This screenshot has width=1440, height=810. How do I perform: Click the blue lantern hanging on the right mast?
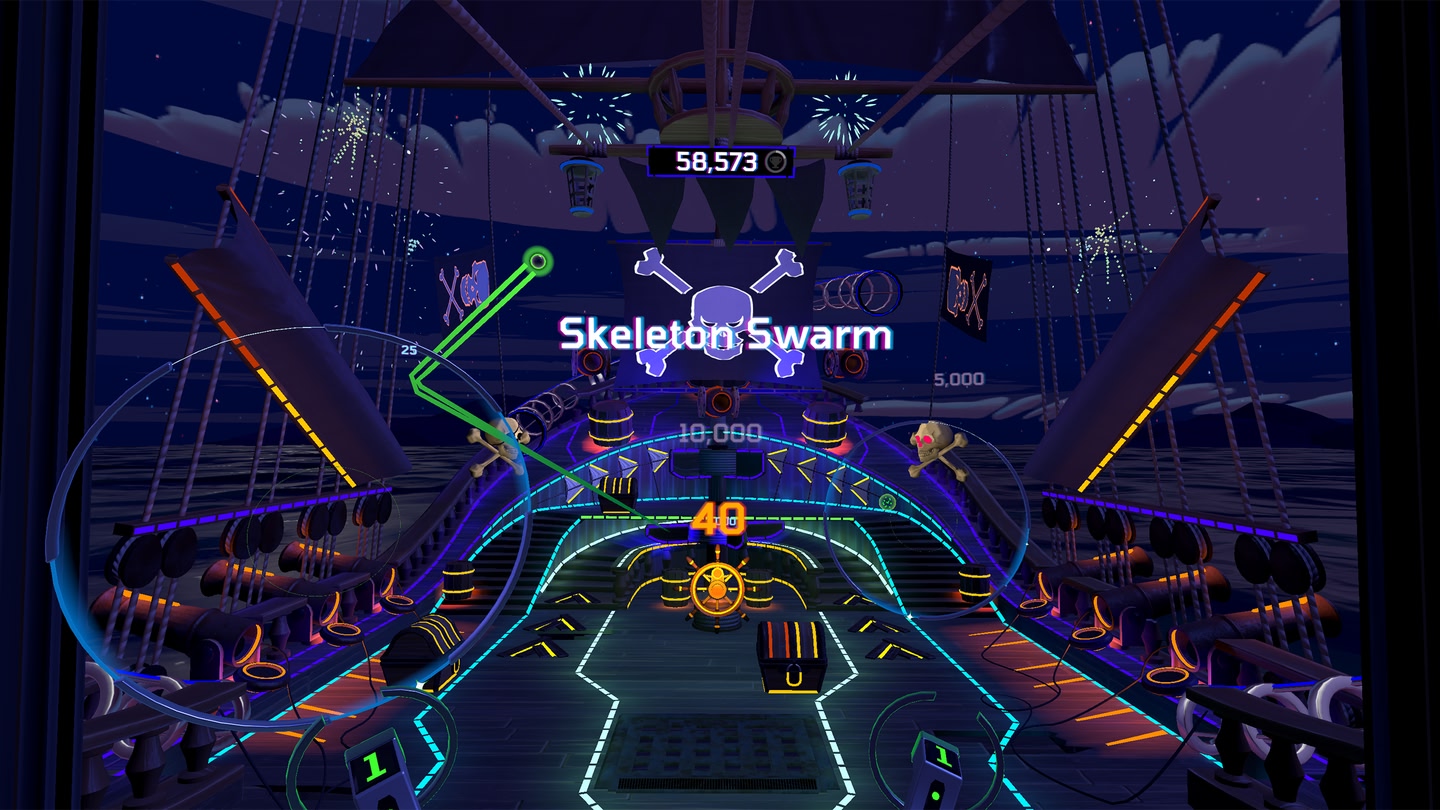tap(860, 190)
